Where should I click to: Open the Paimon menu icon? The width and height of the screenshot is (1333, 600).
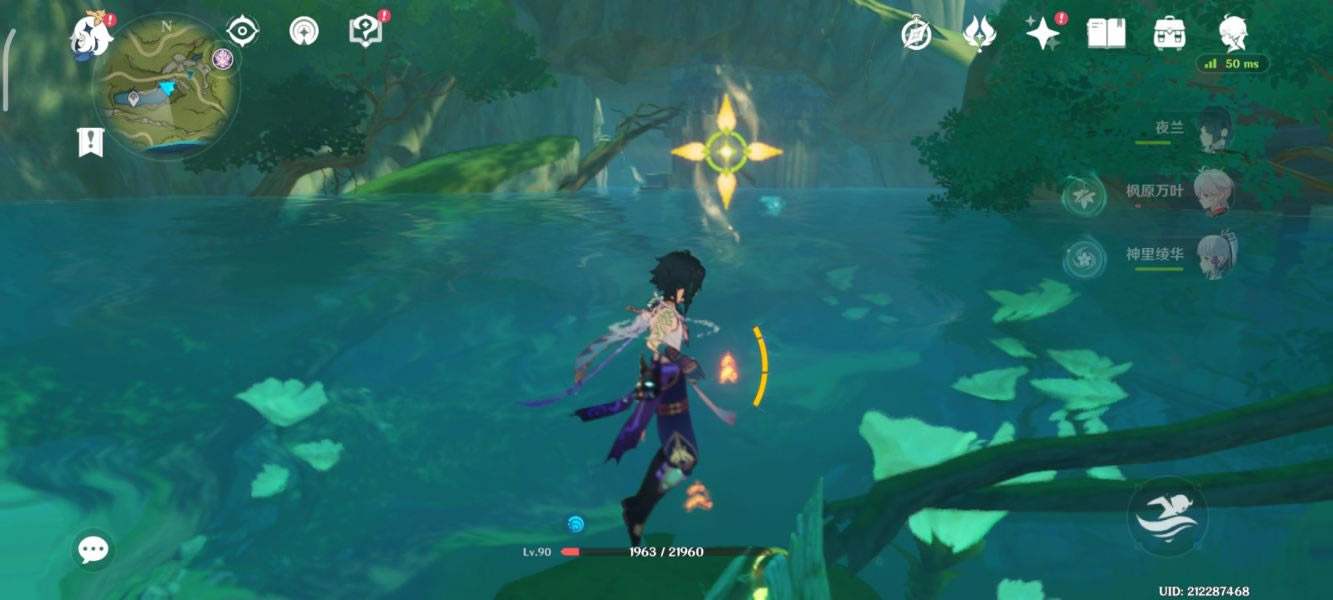coord(89,35)
